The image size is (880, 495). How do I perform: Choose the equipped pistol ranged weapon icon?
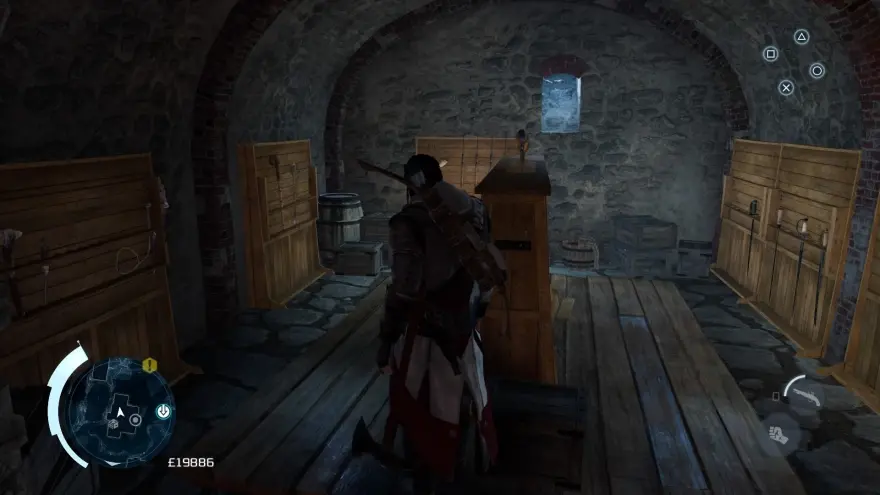[805, 394]
